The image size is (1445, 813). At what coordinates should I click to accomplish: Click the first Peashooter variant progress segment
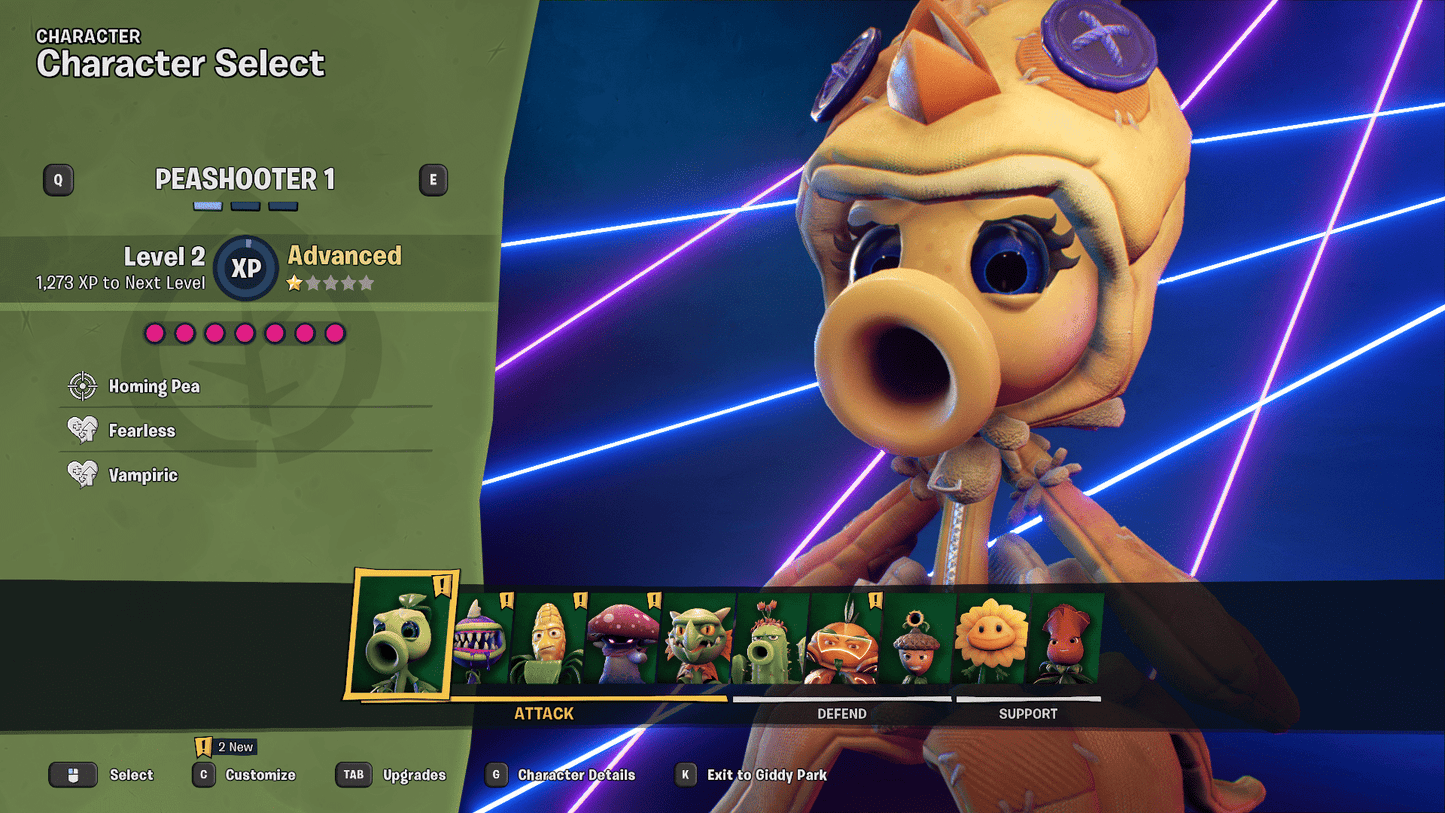pos(207,205)
